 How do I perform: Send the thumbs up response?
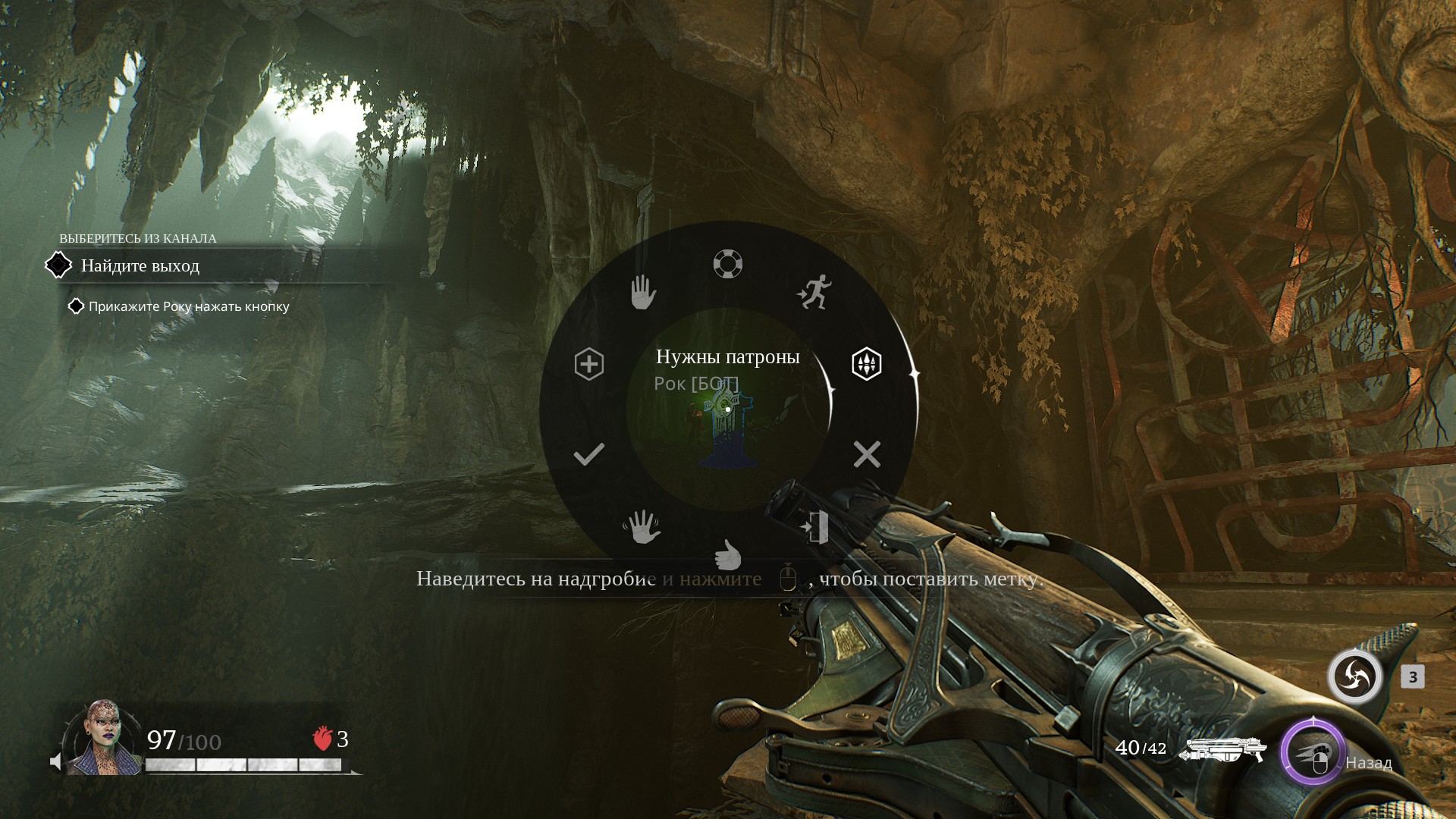728,554
